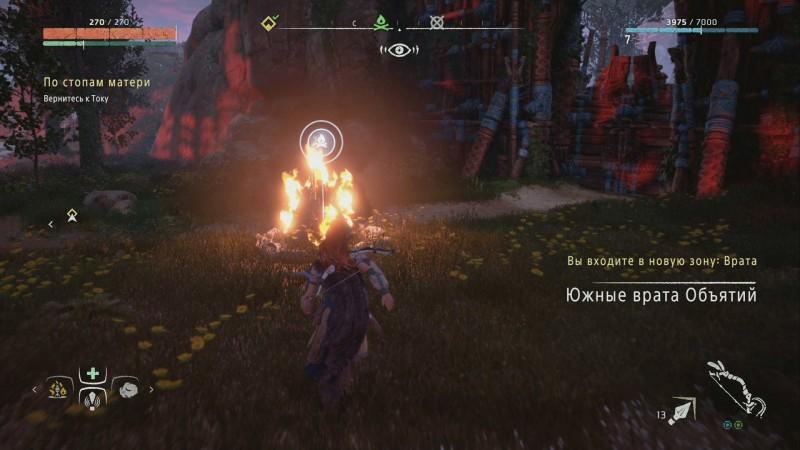Select the green medicine cross slot
800x450 pixels.
coord(93,373)
